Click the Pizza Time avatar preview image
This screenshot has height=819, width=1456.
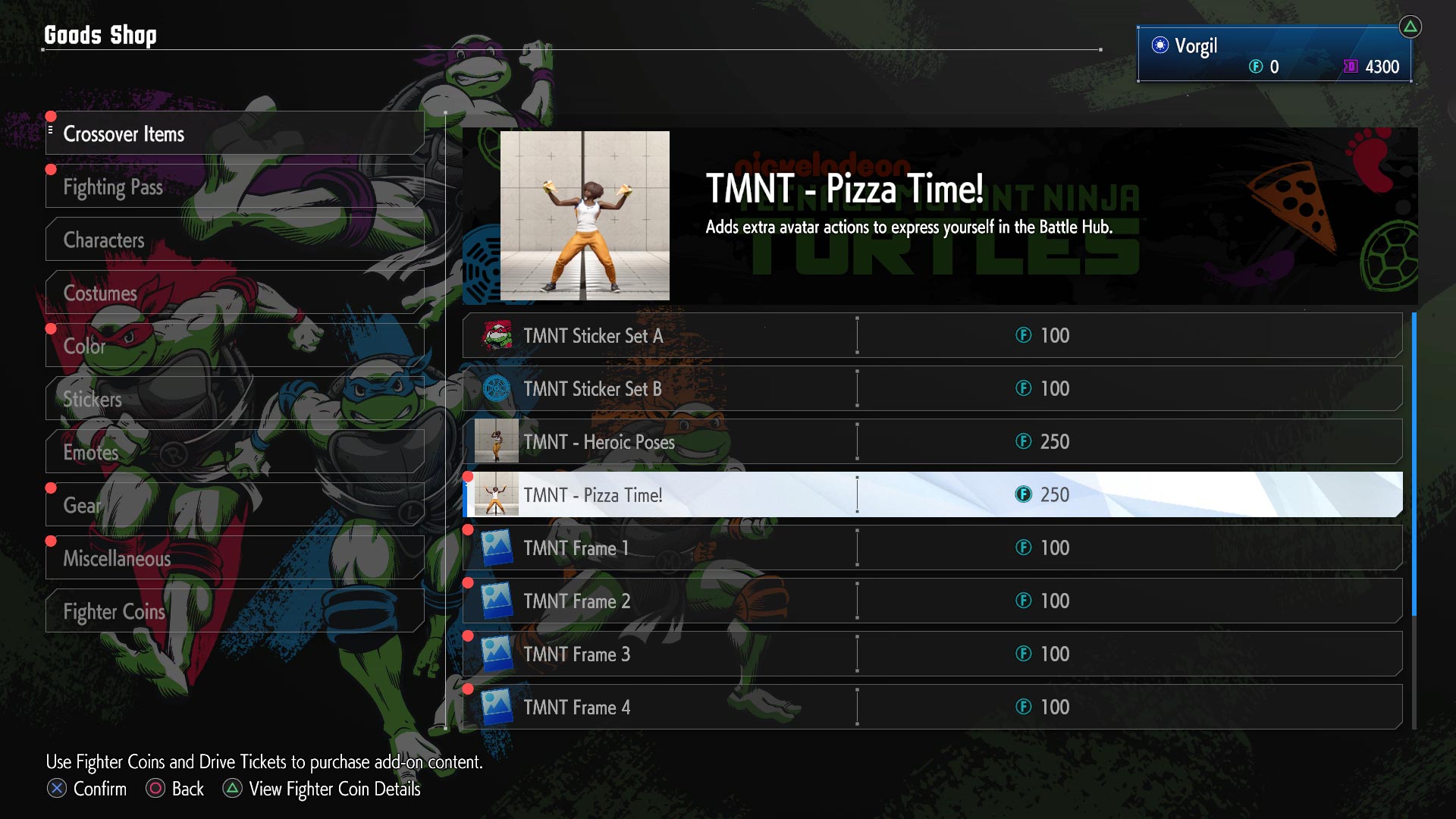tap(585, 213)
